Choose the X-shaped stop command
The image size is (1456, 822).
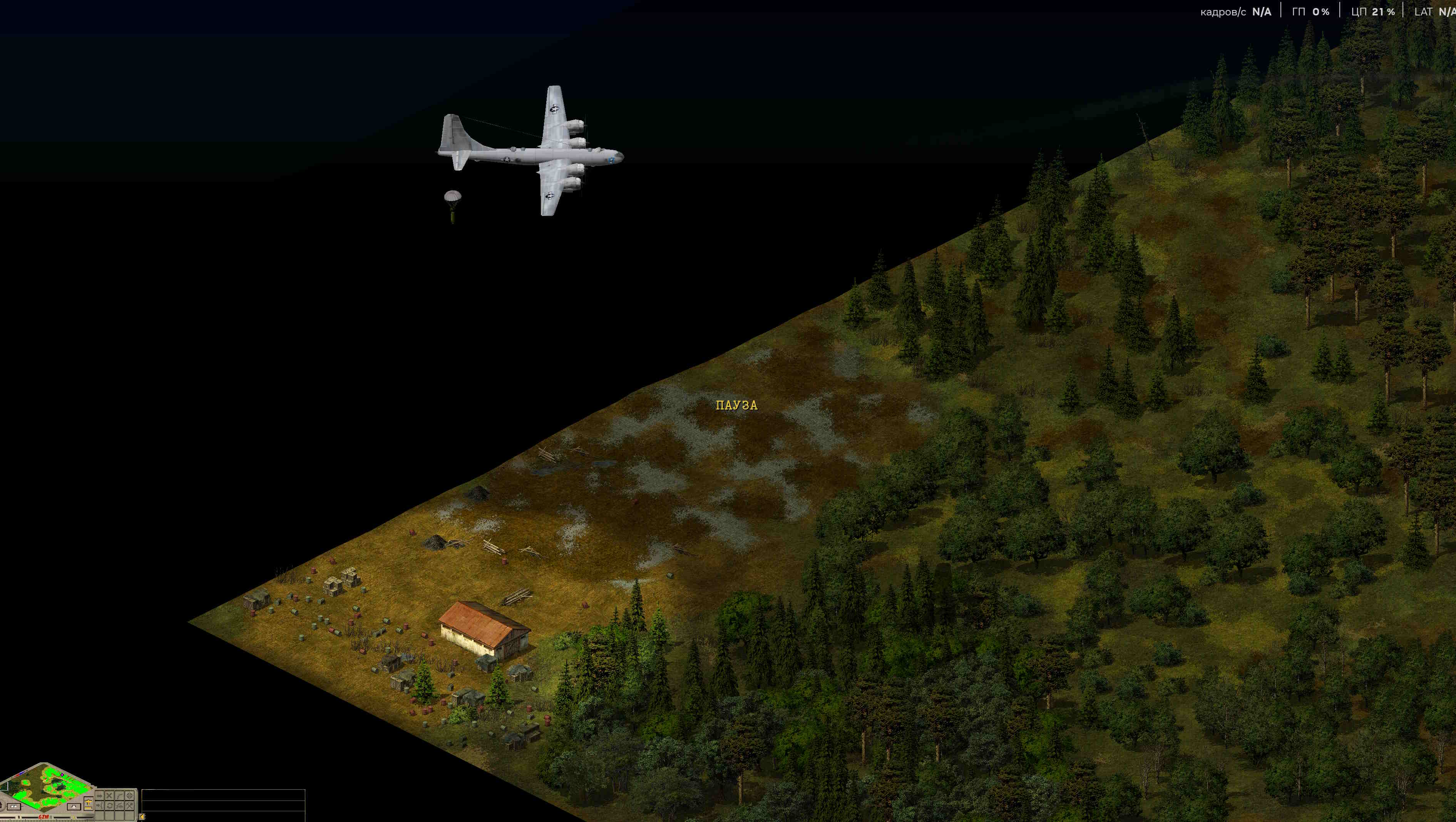coord(109,796)
